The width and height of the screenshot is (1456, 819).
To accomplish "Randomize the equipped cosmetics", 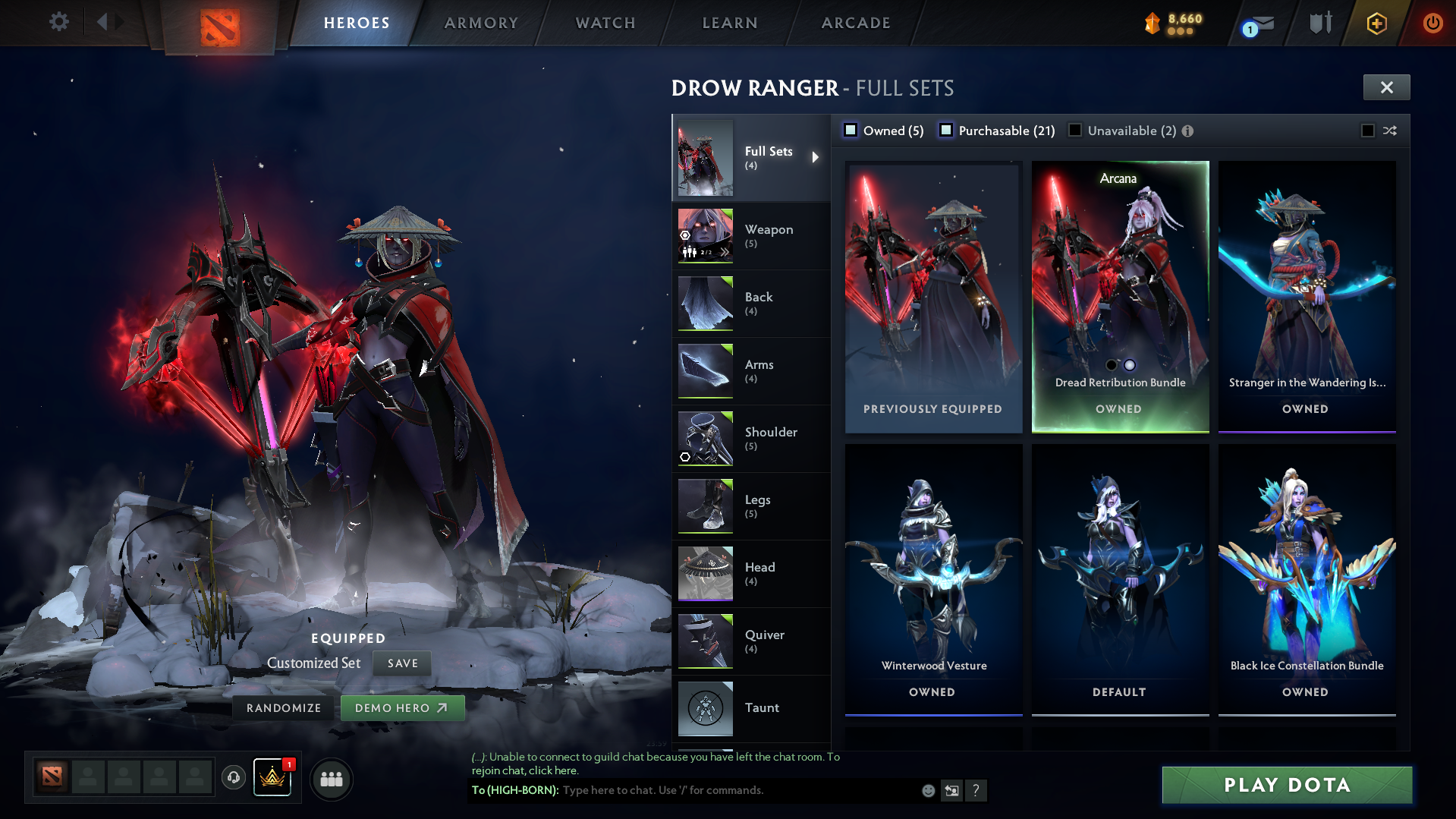I will [284, 708].
